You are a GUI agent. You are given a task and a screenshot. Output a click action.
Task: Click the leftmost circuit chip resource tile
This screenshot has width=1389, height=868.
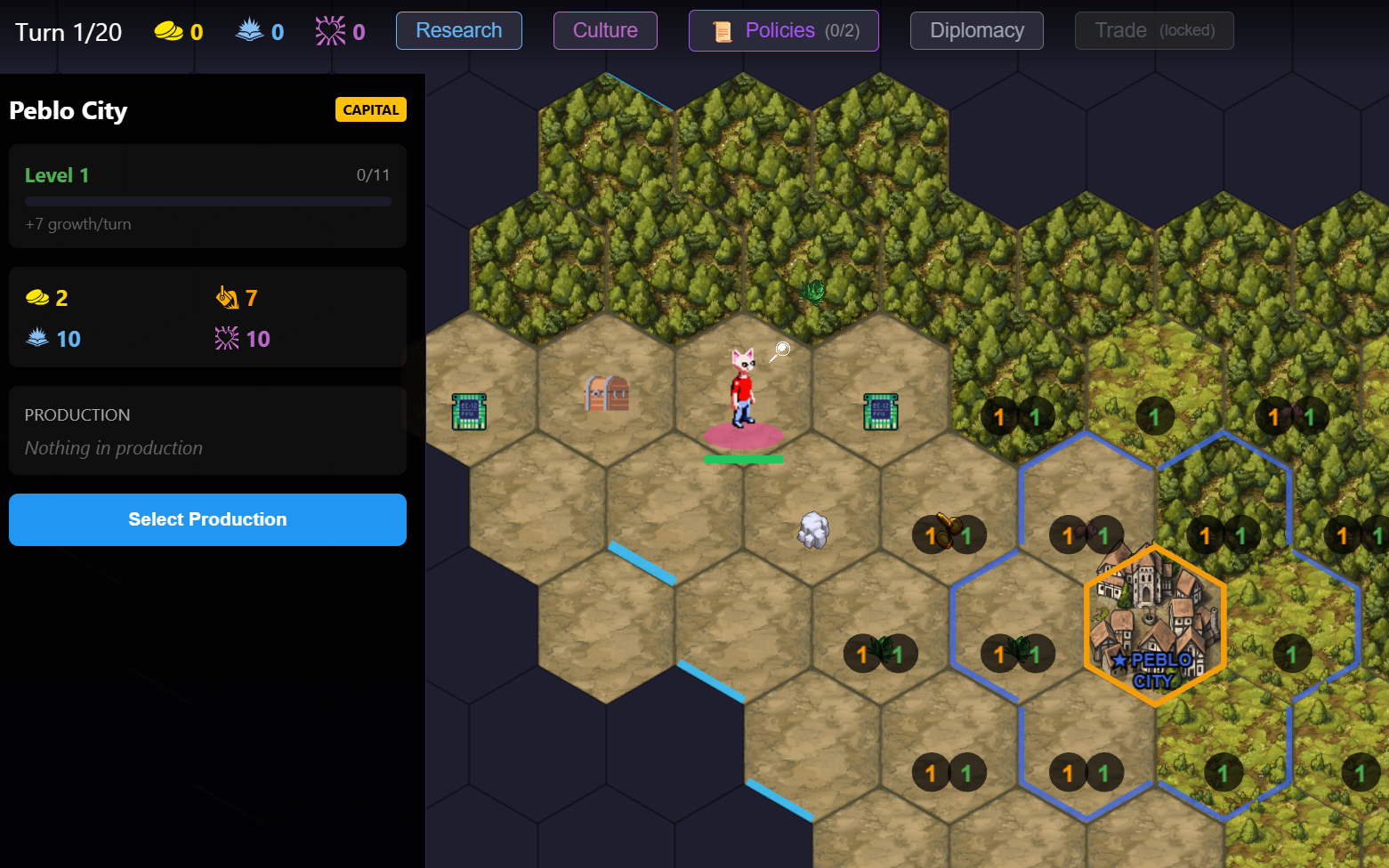pyautogui.click(x=467, y=413)
